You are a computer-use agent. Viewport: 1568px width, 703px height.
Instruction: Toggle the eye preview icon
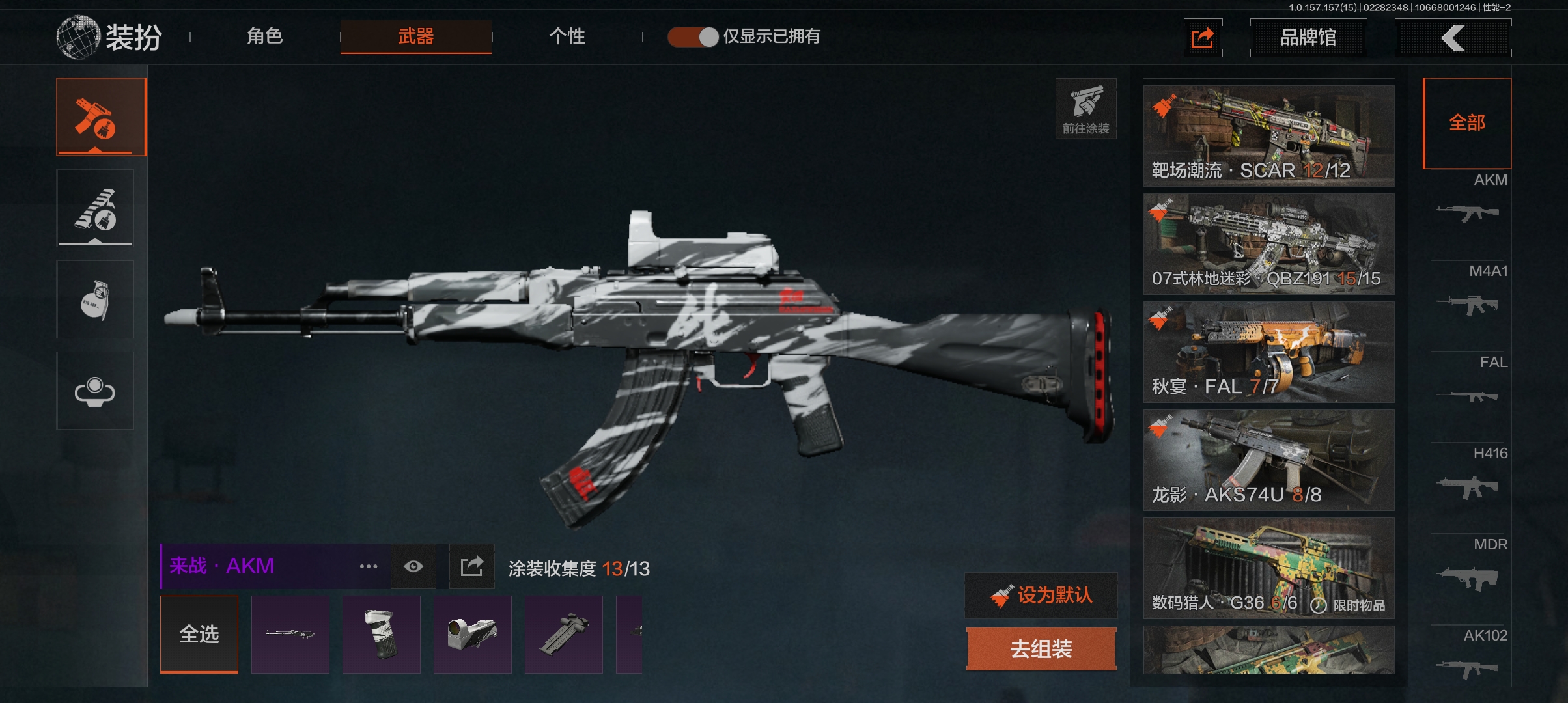[x=413, y=566]
